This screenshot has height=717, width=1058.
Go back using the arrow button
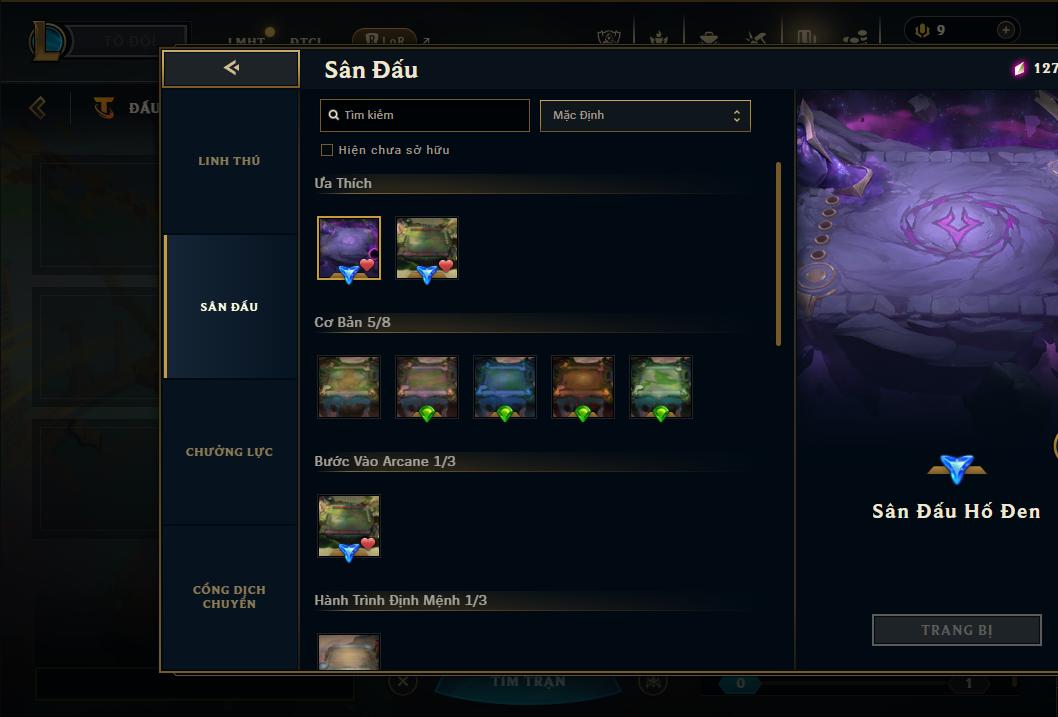point(231,68)
